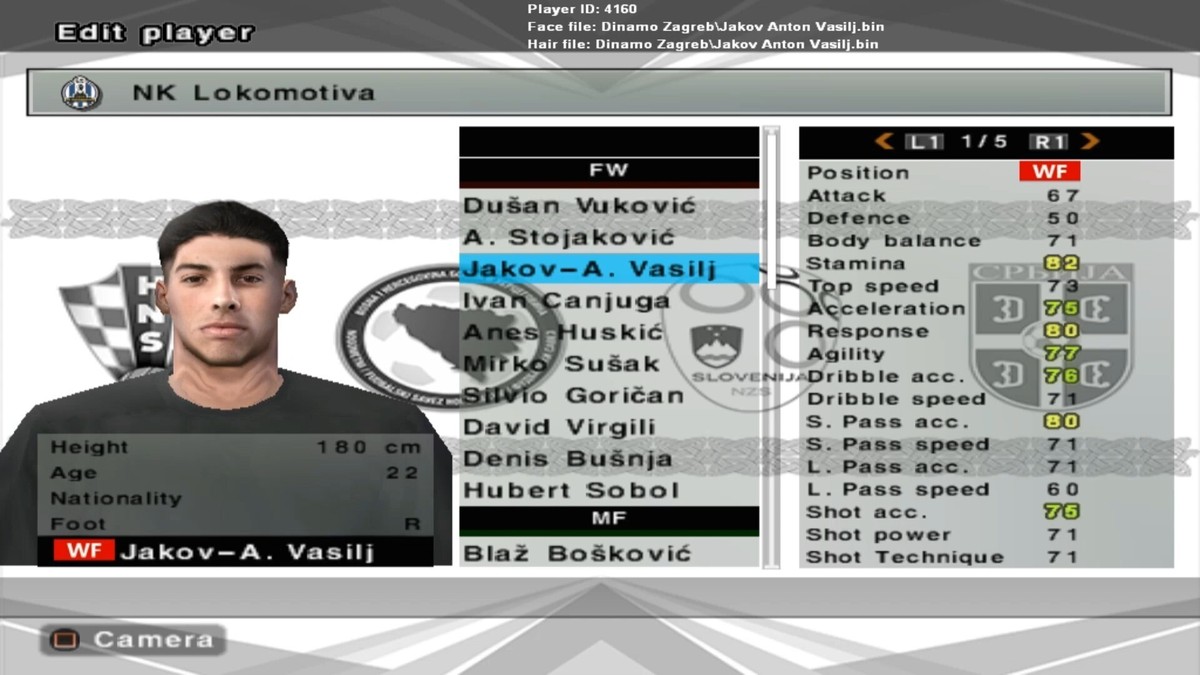The width and height of the screenshot is (1200, 675).
Task: Go to the next stats page arrow
Action: coord(1089,142)
